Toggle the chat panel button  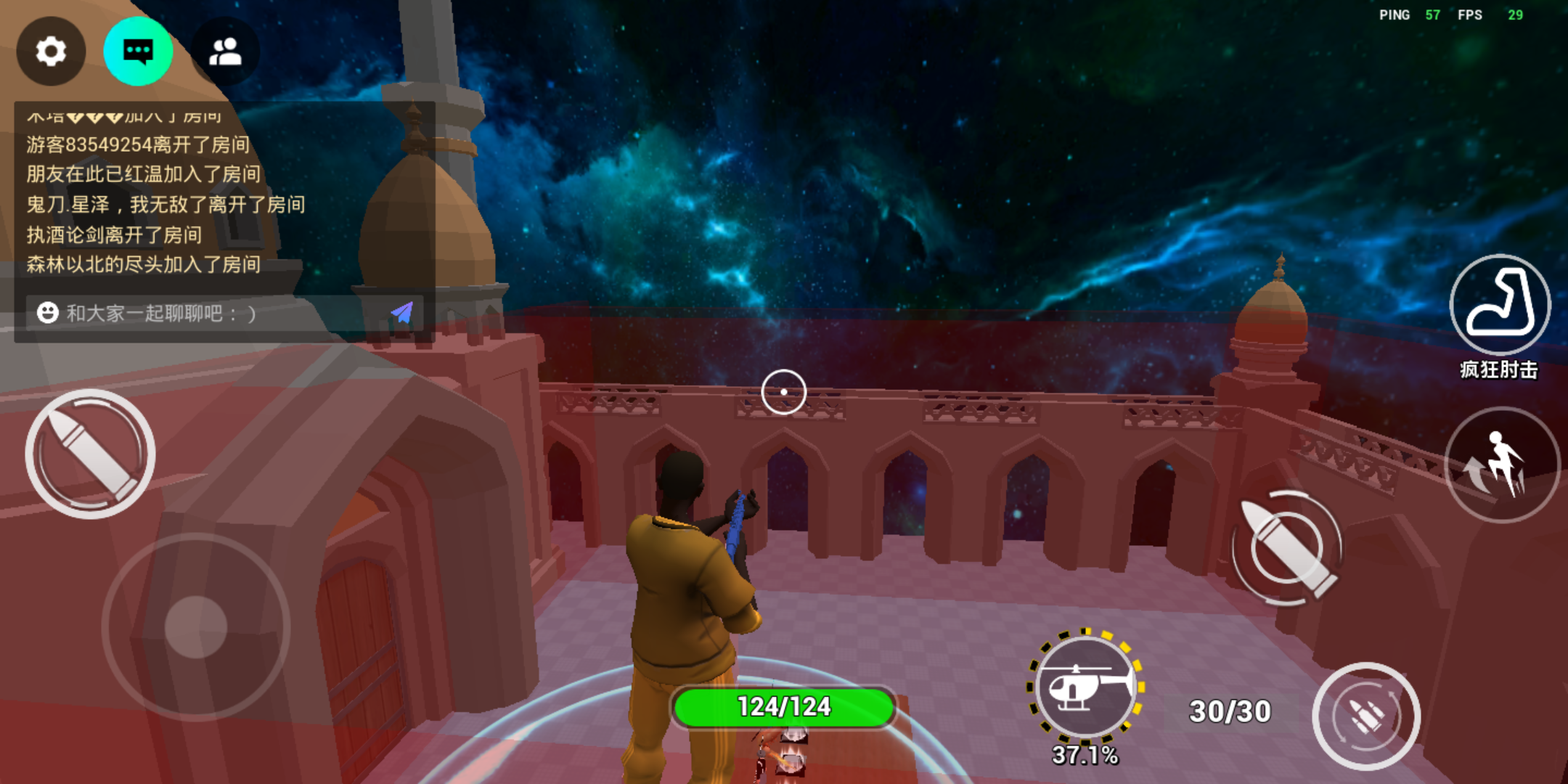click(x=138, y=52)
